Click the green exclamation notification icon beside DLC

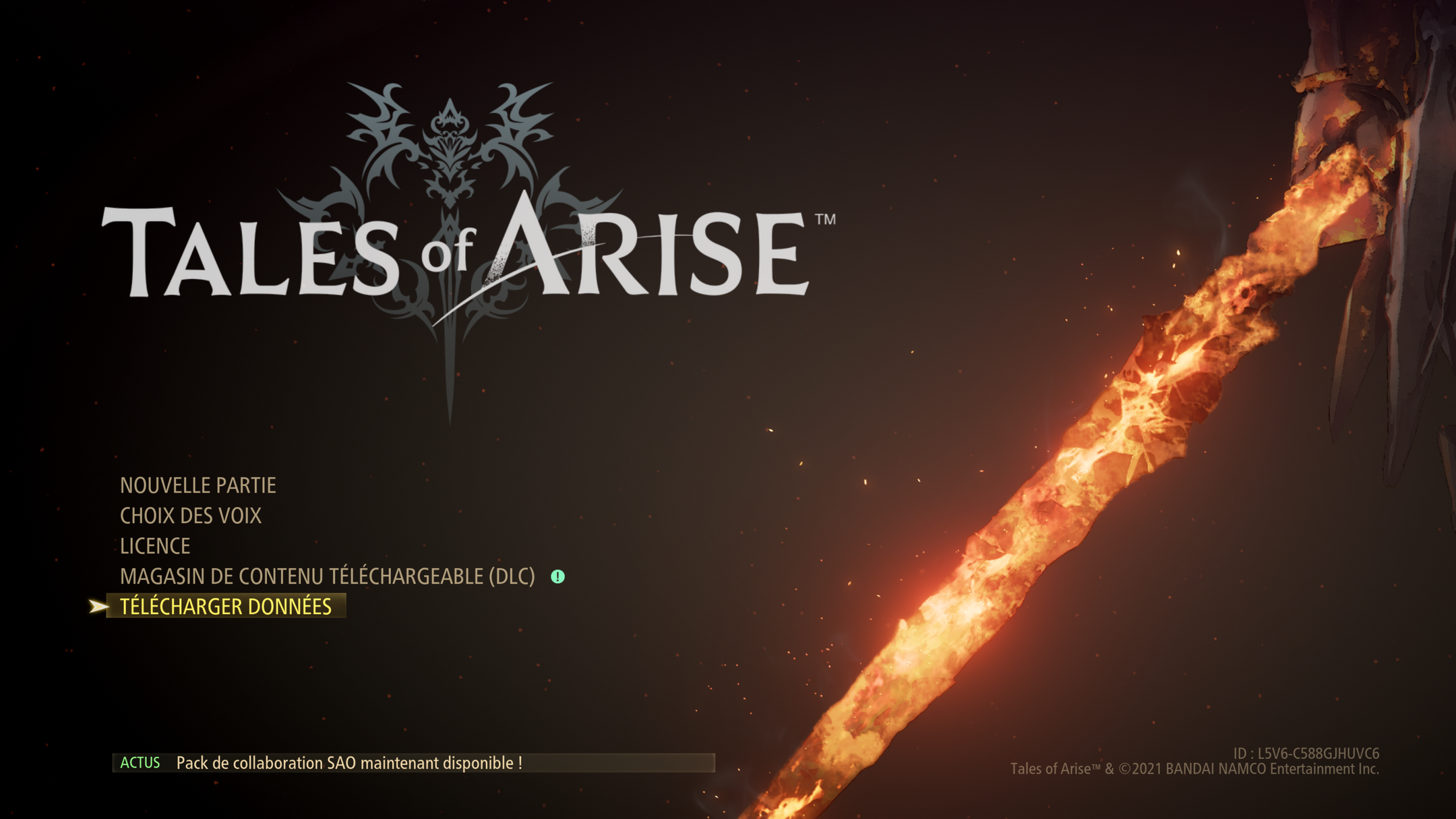[x=557, y=578]
